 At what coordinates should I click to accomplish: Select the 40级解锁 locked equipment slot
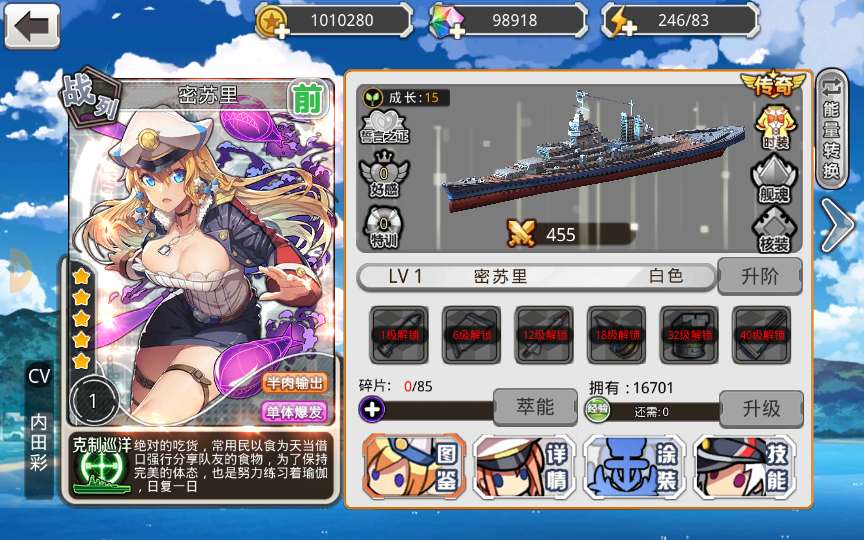pyautogui.click(x=762, y=335)
